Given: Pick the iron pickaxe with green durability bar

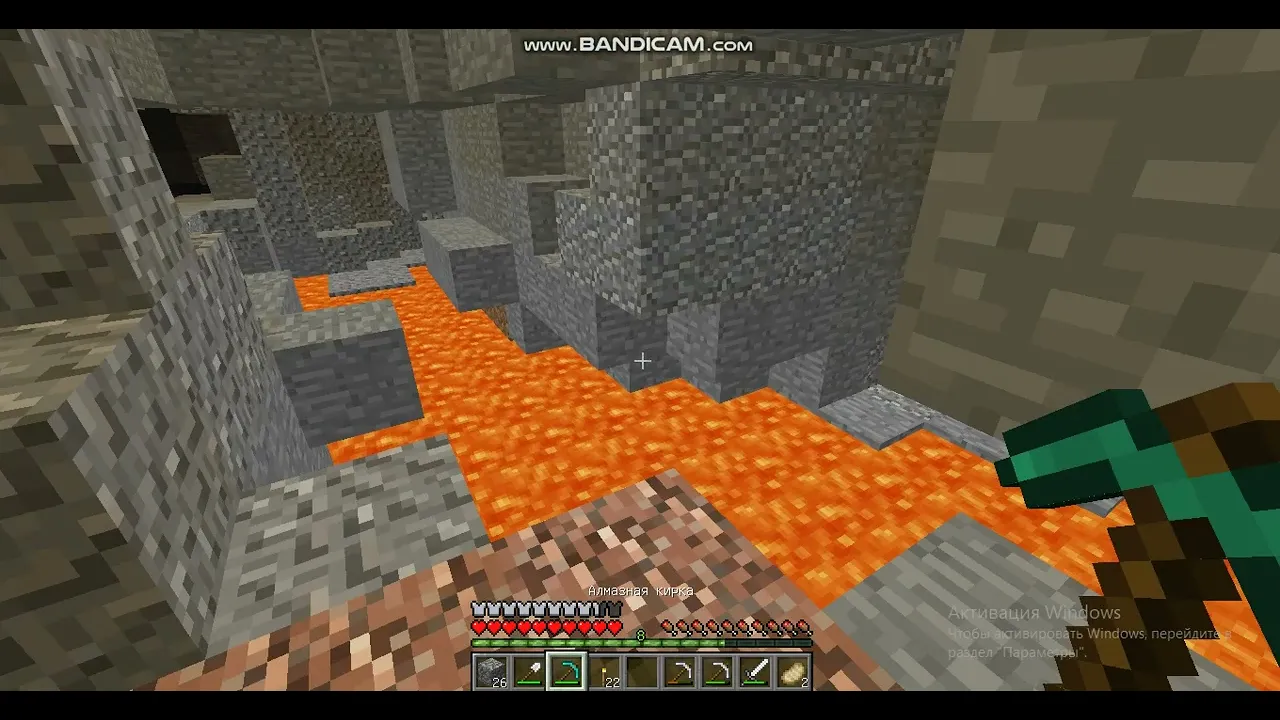Looking at the screenshot, I should (x=717, y=671).
